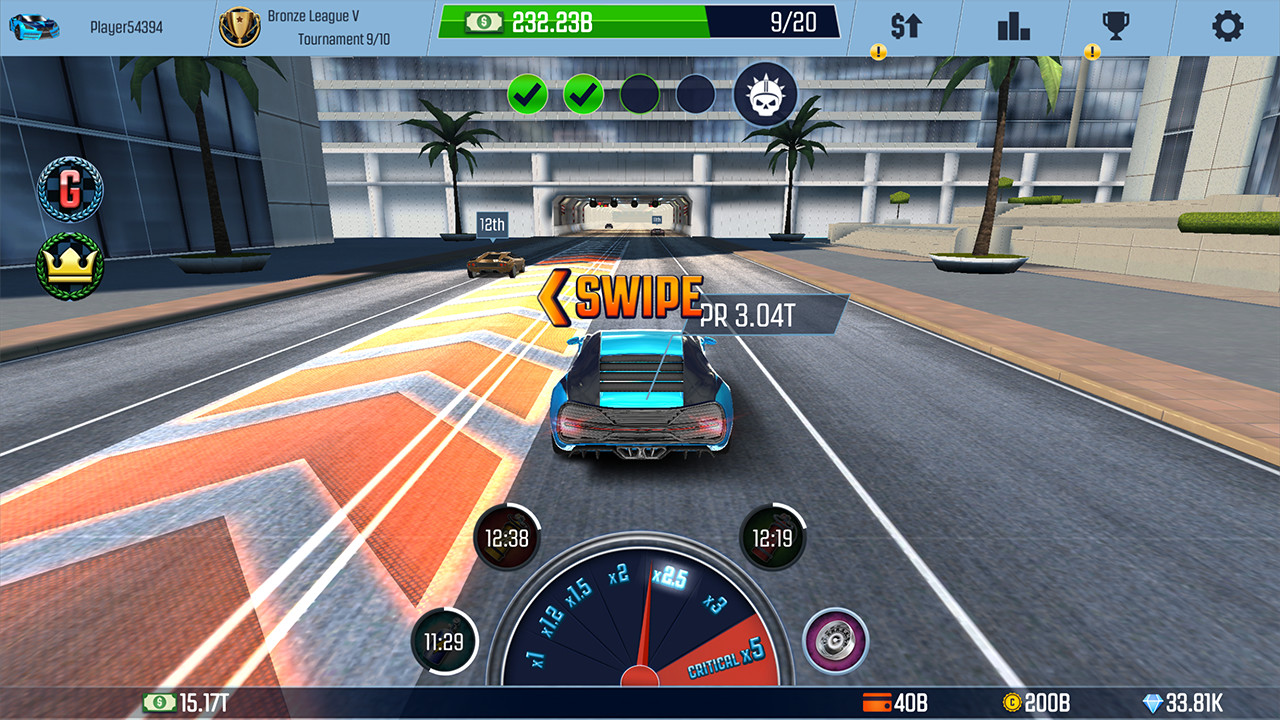The width and height of the screenshot is (1280, 720).
Task: Open the bottle booster with 11:29 timer
Action: (x=445, y=642)
